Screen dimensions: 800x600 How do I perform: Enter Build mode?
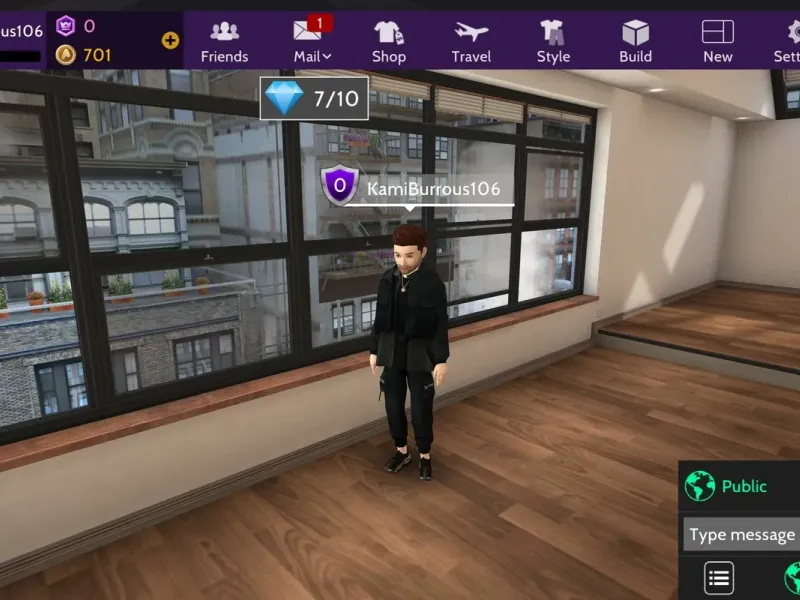click(635, 41)
